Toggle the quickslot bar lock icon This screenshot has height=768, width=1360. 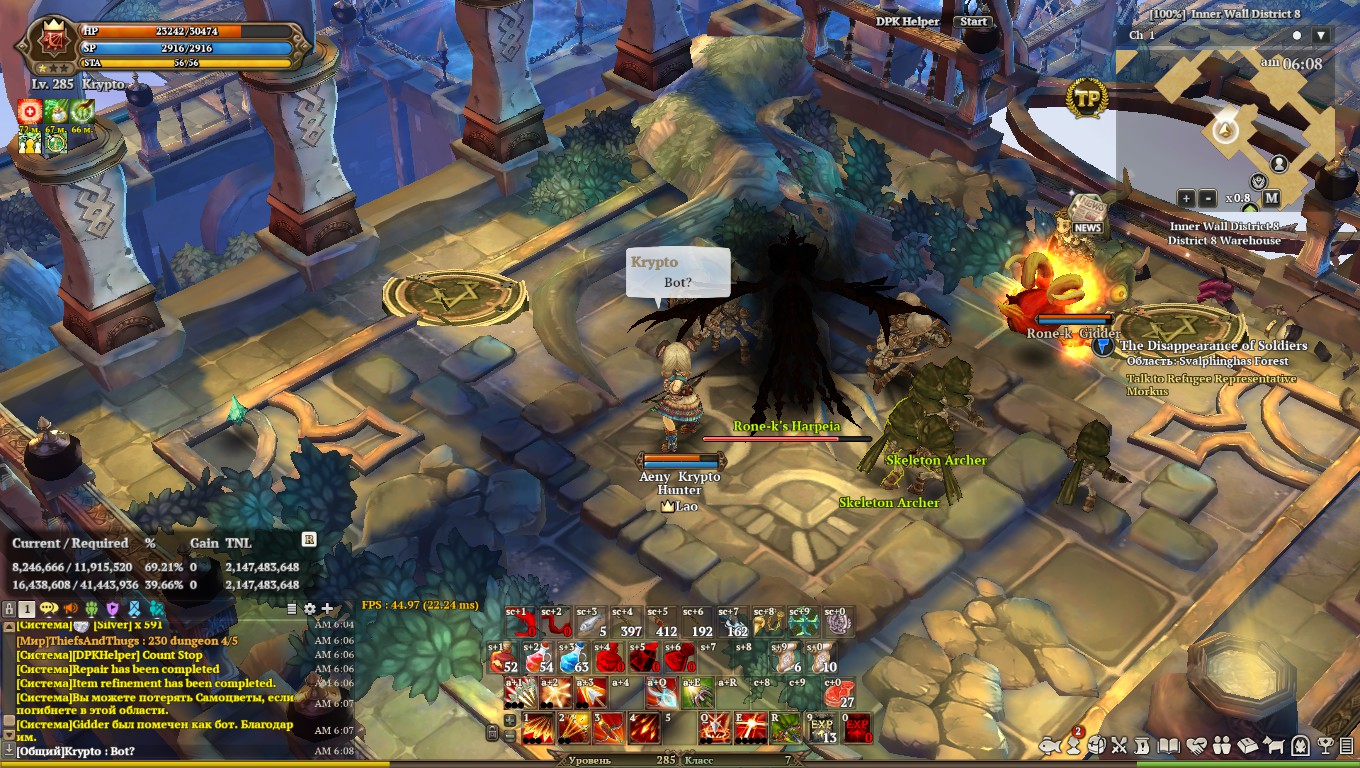[492, 733]
